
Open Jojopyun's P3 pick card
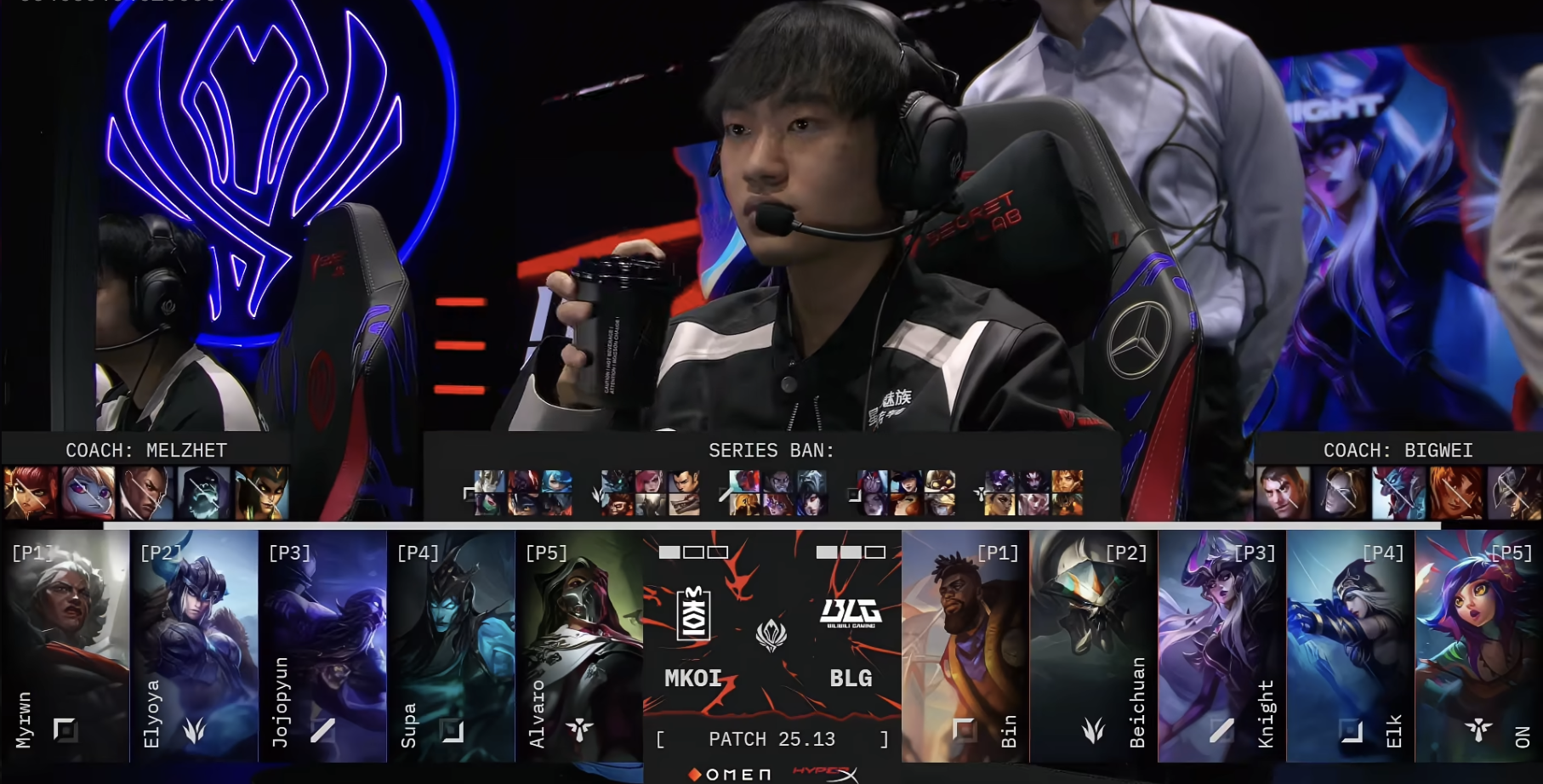point(322,646)
